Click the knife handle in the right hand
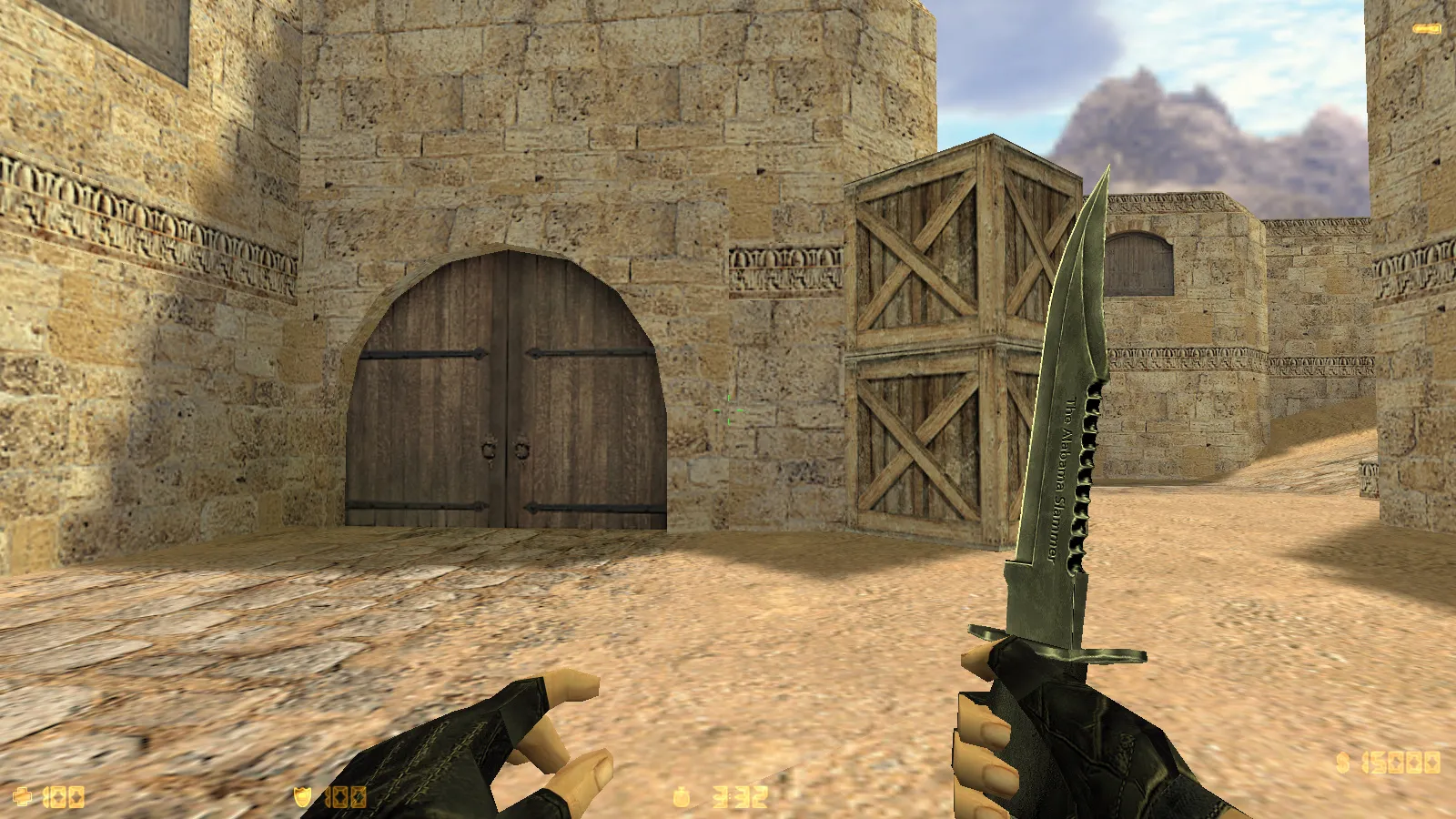1456x819 pixels. pyautogui.click(x=1056, y=682)
